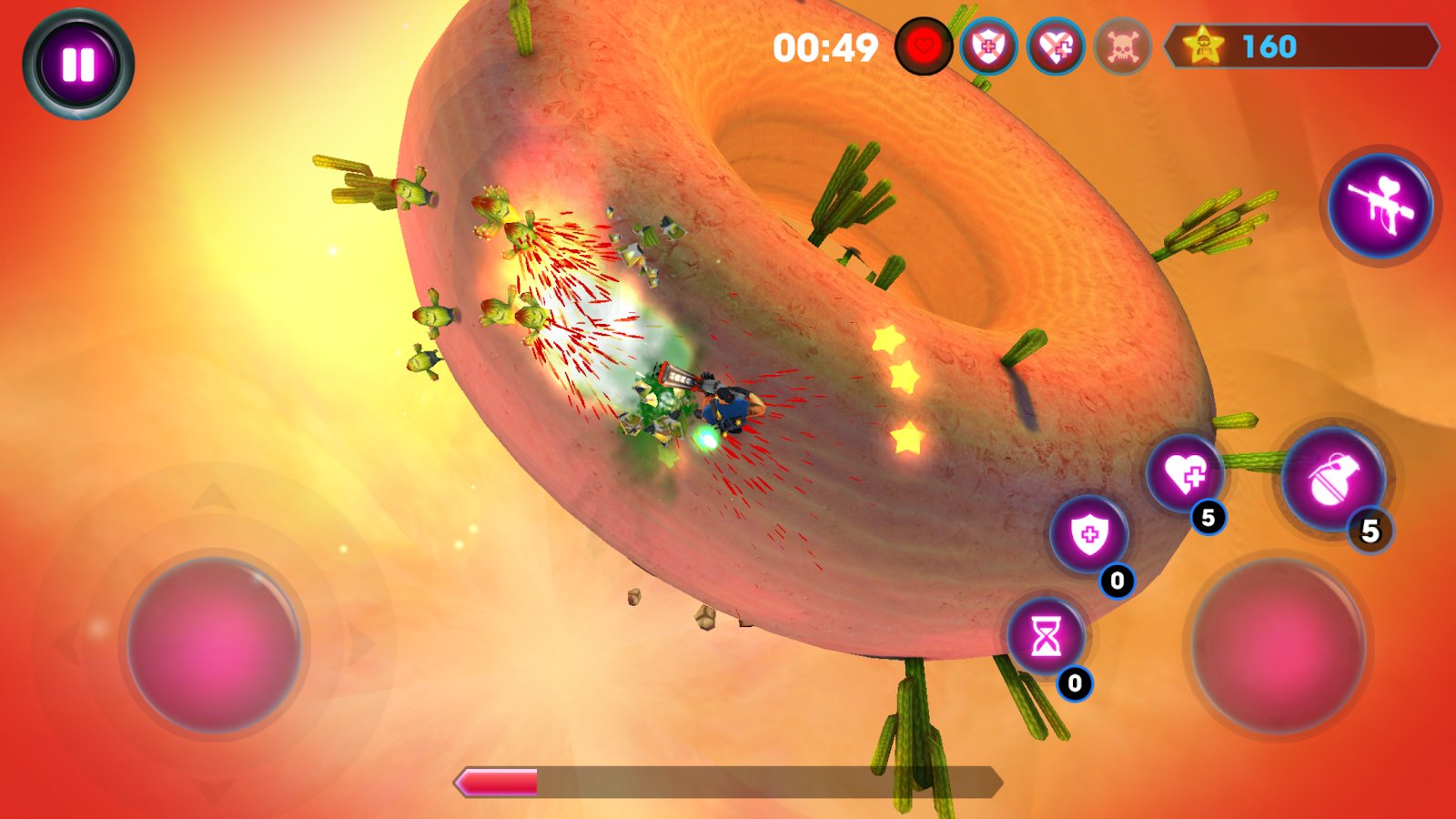
Task: Activate the shield power-up button
Action: coord(1088,535)
